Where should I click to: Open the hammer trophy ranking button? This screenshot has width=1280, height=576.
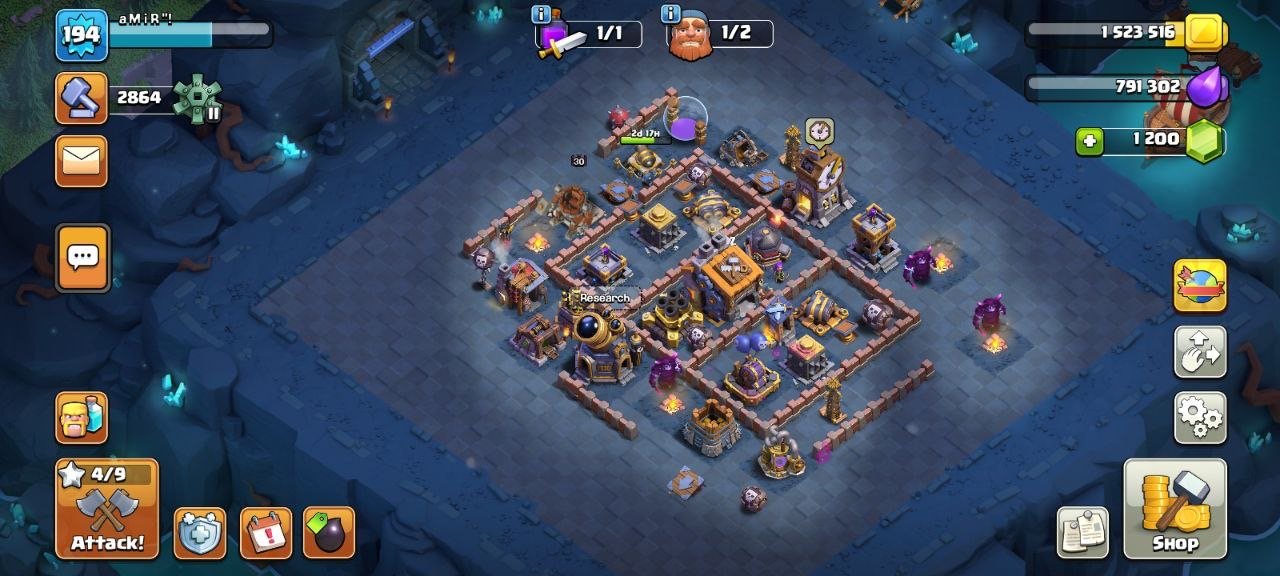pyautogui.click(x=81, y=98)
